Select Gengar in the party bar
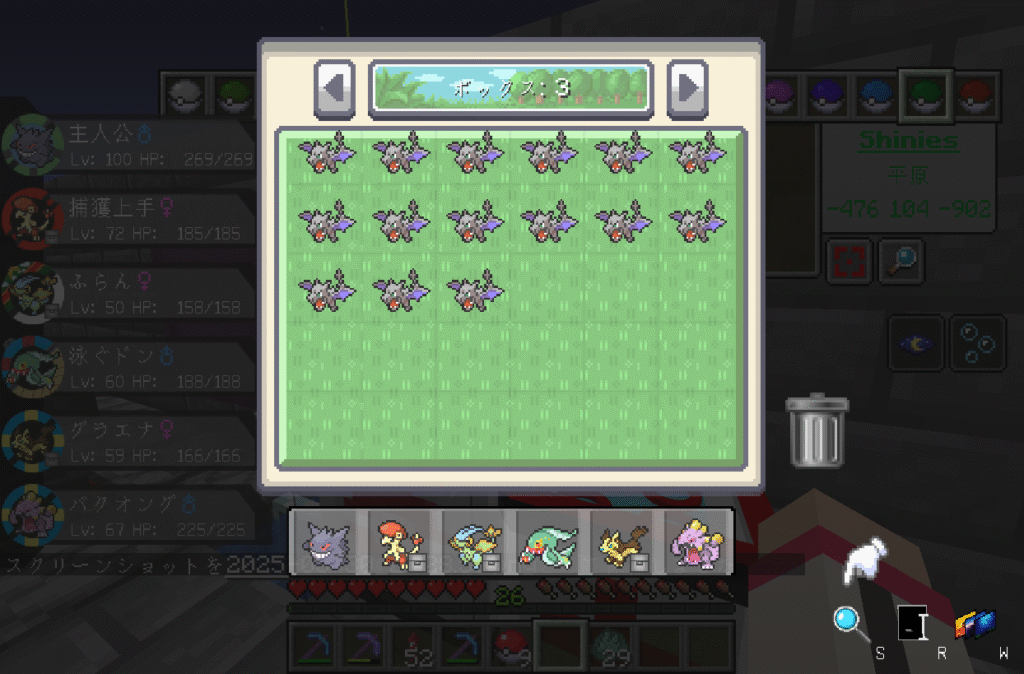The width and height of the screenshot is (1024, 674). (326, 541)
